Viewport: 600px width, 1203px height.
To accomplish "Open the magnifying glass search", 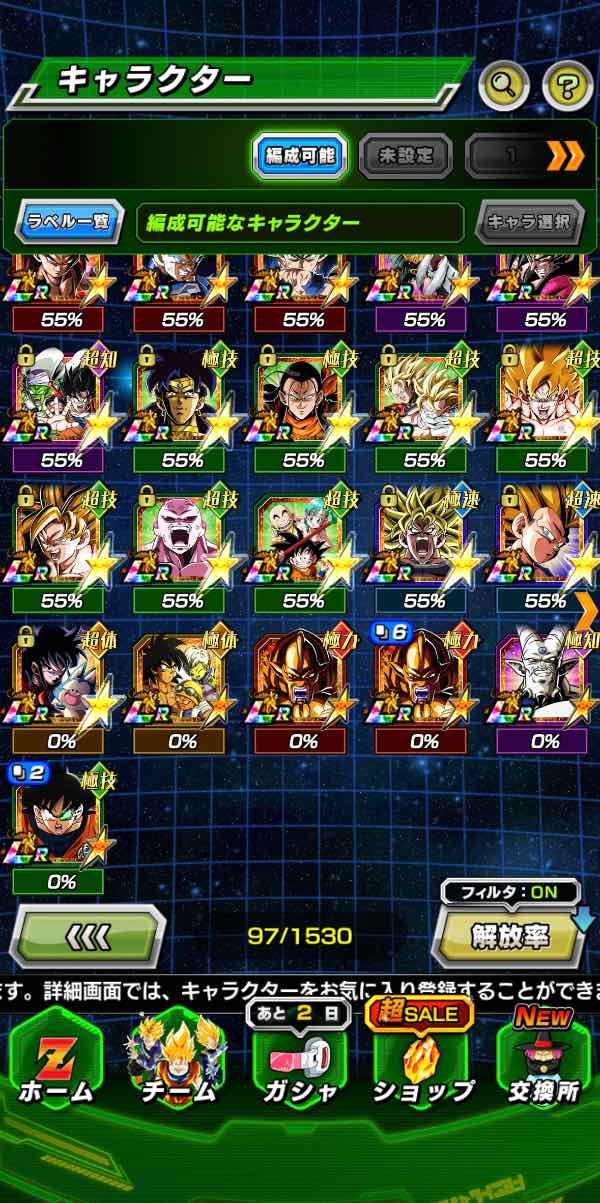I will pos(503,86).
